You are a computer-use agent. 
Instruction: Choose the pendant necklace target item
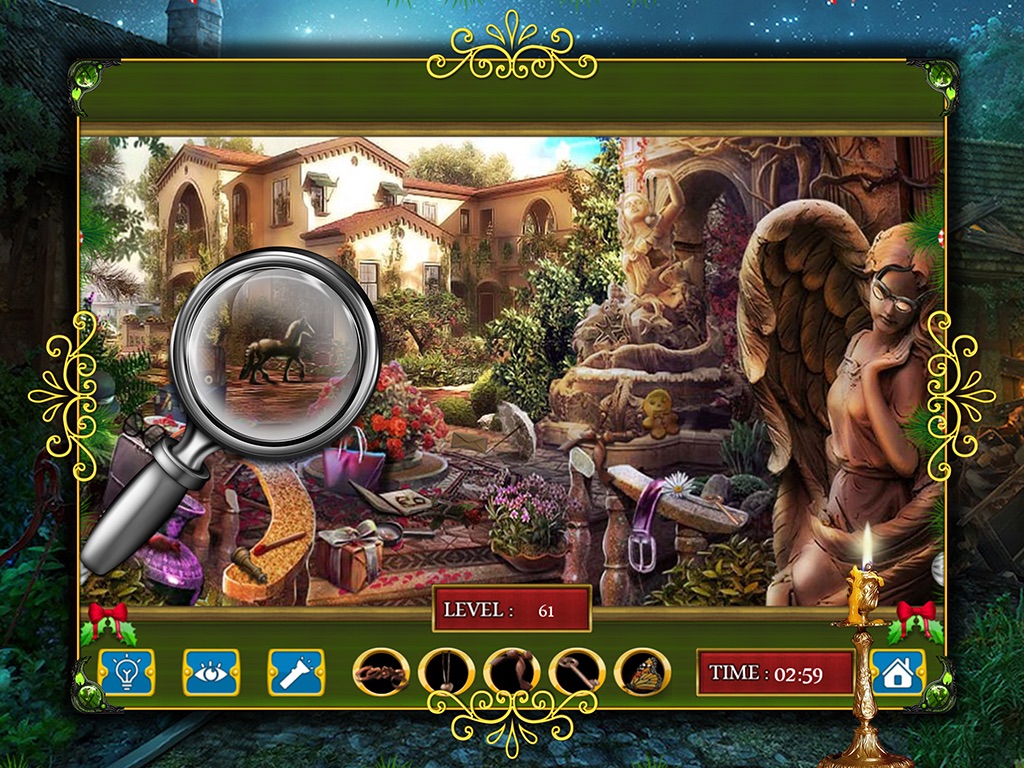pos(446,672)
